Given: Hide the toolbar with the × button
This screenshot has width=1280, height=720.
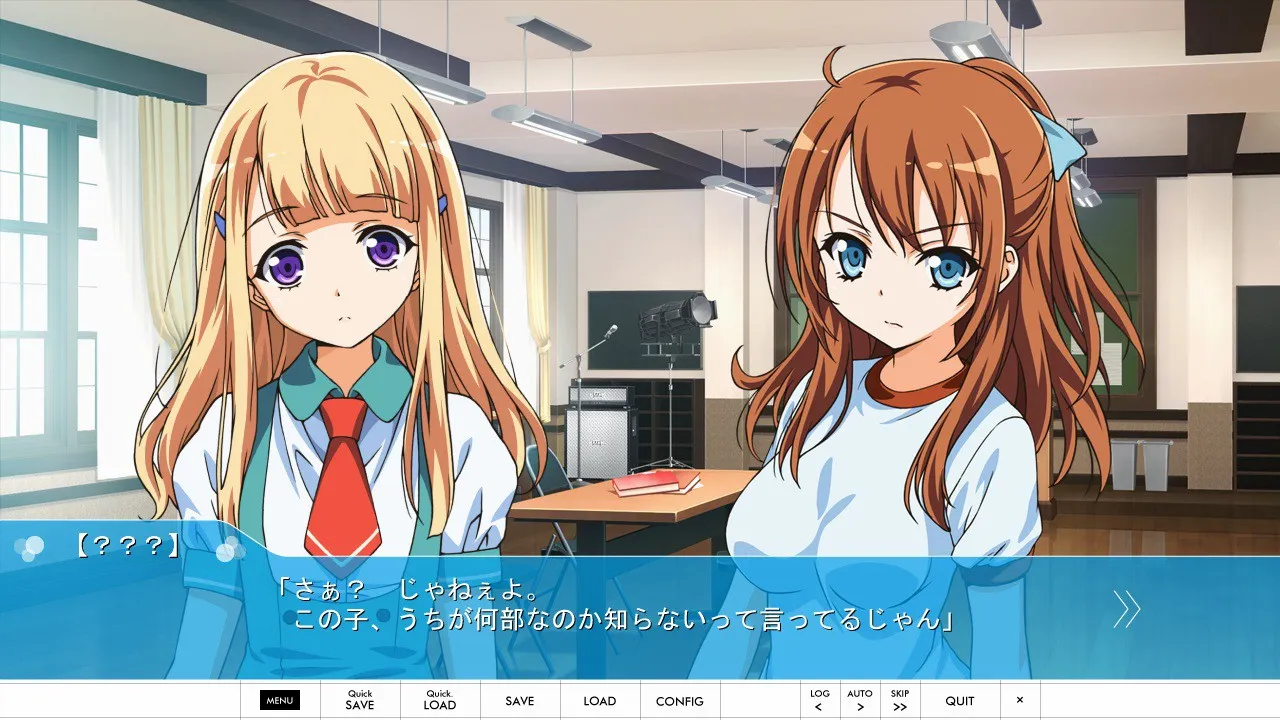Looking at the screenshot, I should click(x=1020, y=700).
